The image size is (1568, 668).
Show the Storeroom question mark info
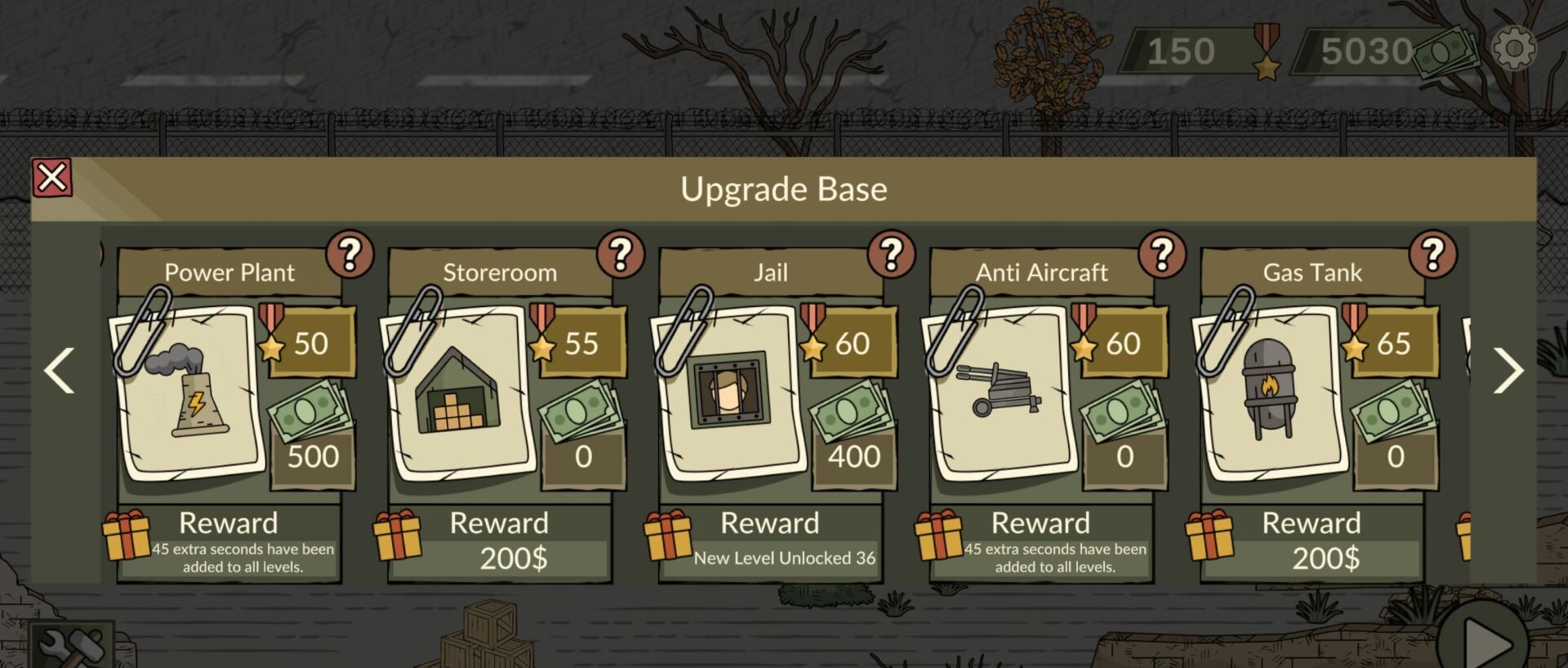(x=621, y=255)
